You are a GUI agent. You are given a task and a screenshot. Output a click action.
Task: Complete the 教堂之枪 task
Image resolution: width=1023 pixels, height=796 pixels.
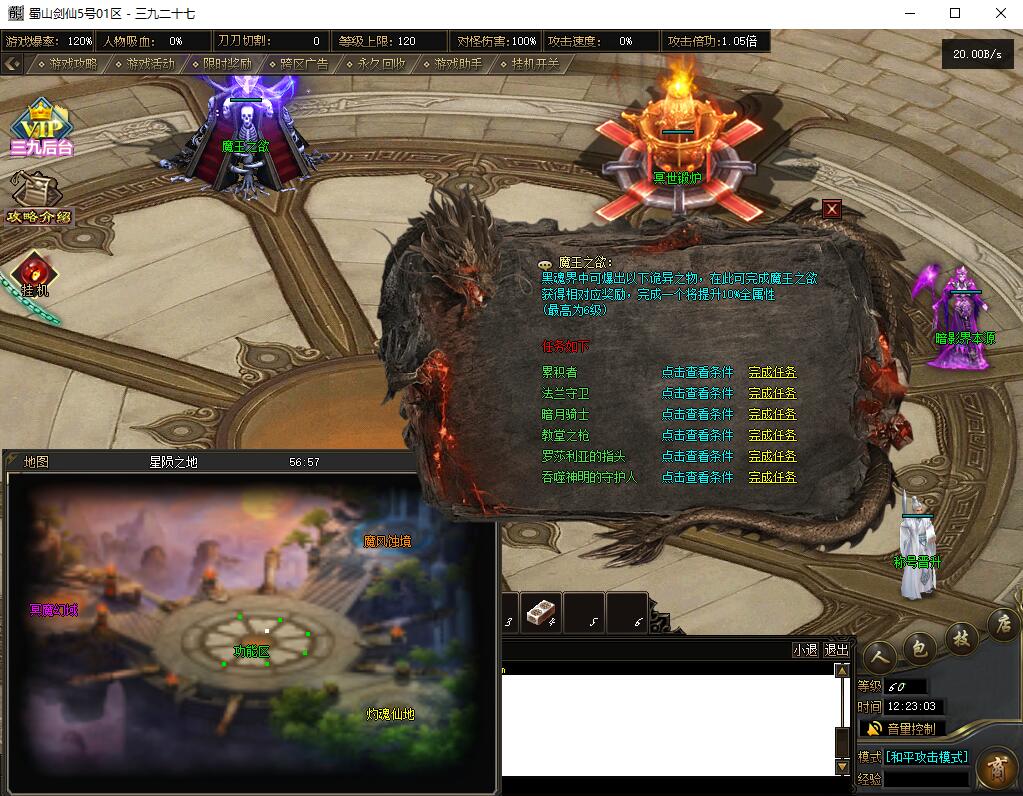pyautogui.click(x=772, y=435)
